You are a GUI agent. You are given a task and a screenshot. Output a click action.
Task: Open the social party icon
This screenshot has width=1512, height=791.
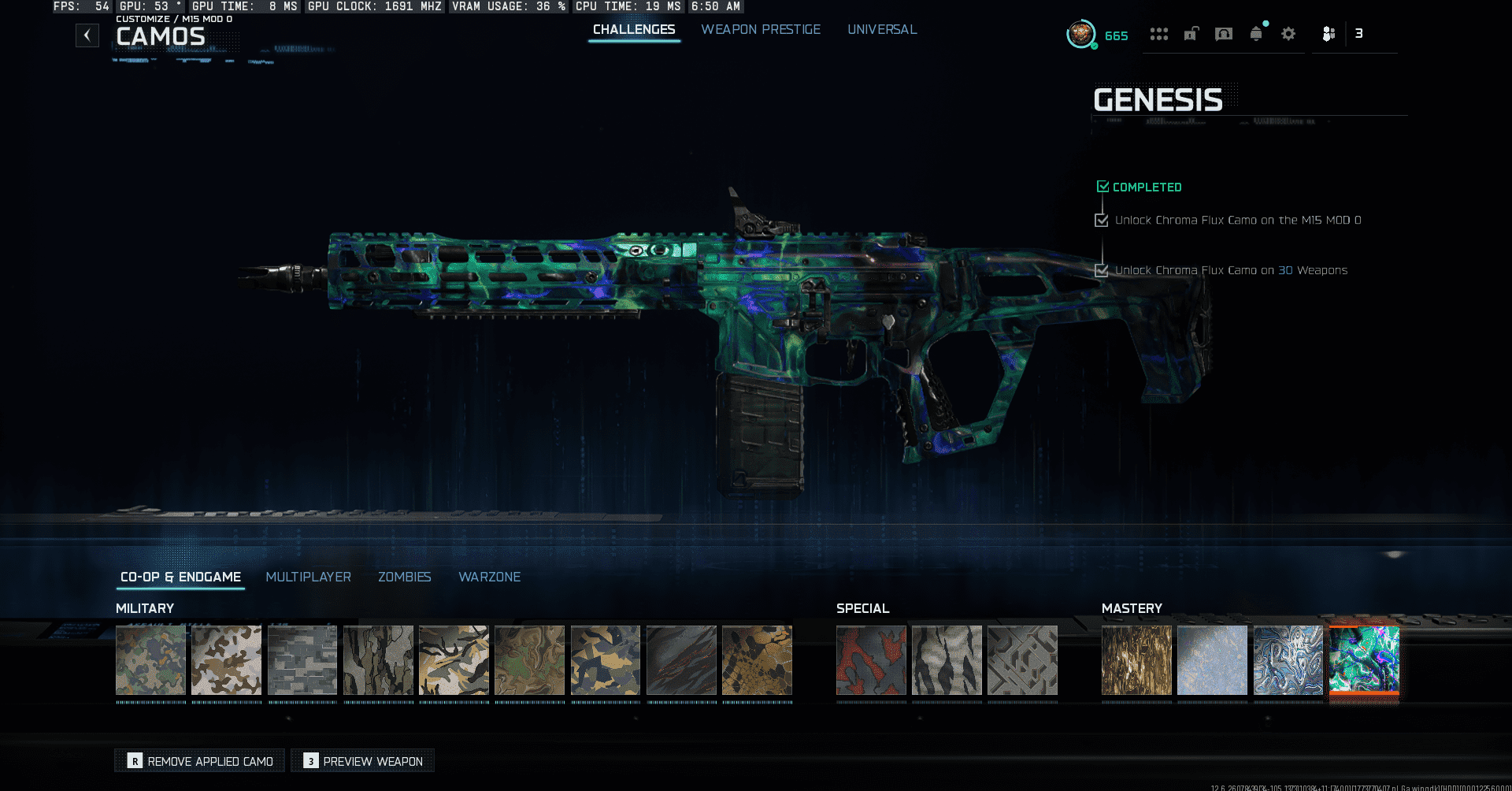(x=1329, y=34)
